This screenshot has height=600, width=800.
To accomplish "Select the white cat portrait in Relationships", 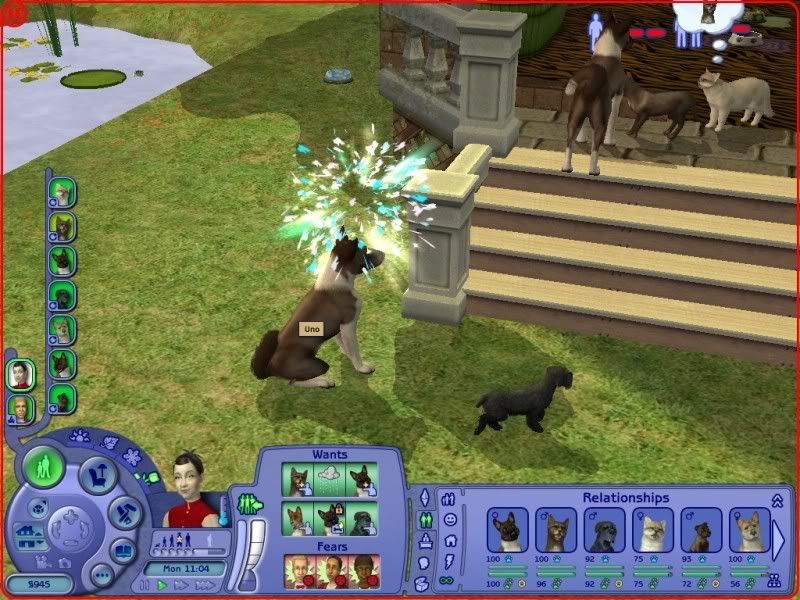I will [x=652, y=531].
